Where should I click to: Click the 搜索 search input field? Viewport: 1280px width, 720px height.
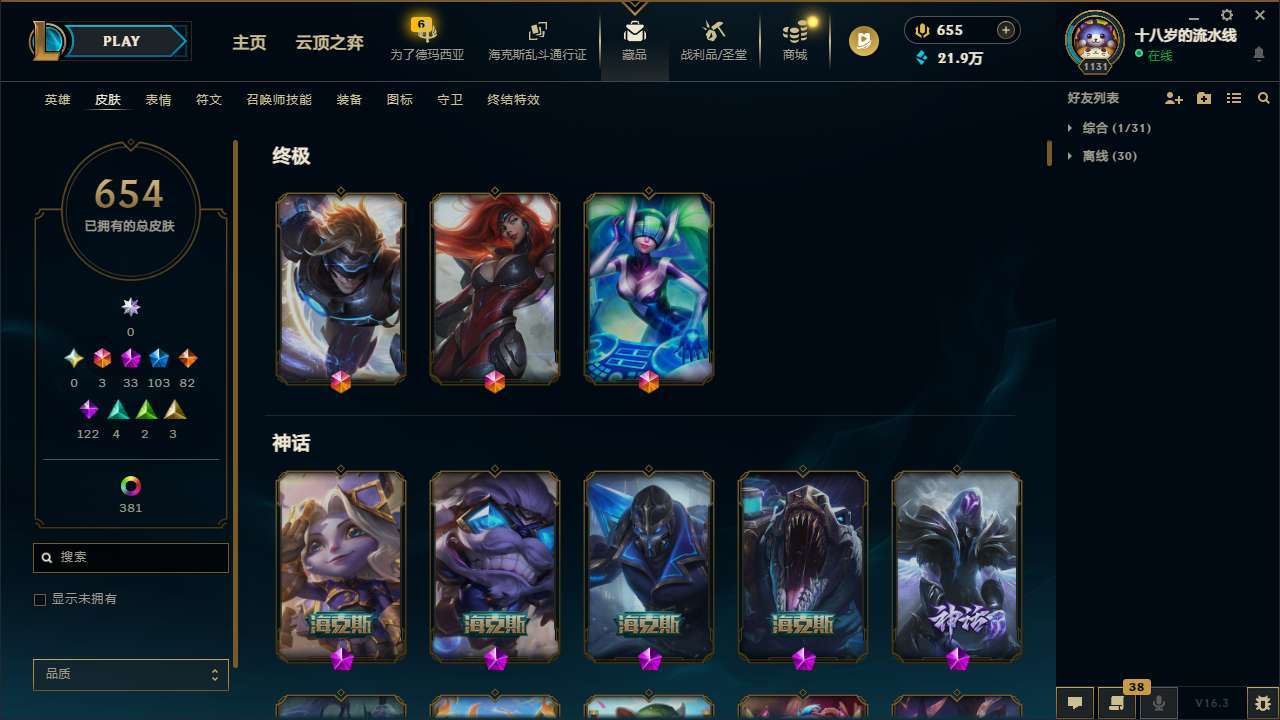pos(130,557)
